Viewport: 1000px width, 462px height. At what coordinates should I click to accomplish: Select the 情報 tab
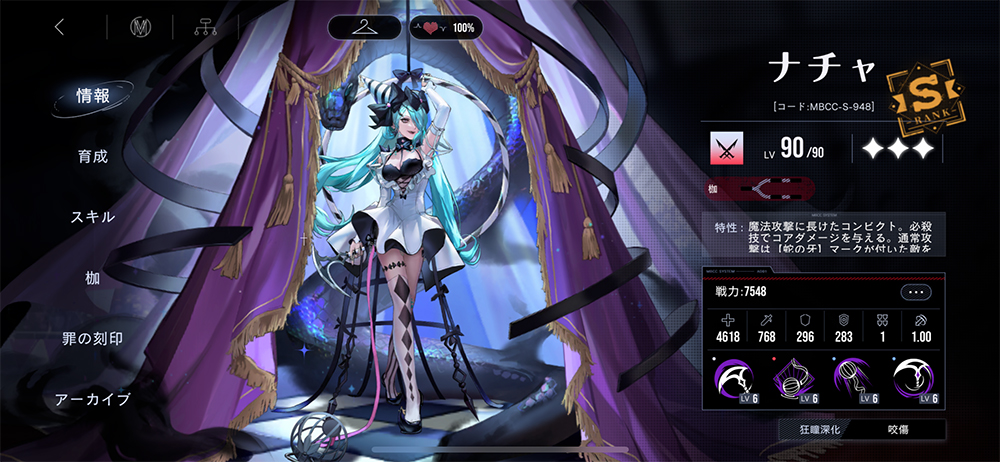click(x=93, y=96)
